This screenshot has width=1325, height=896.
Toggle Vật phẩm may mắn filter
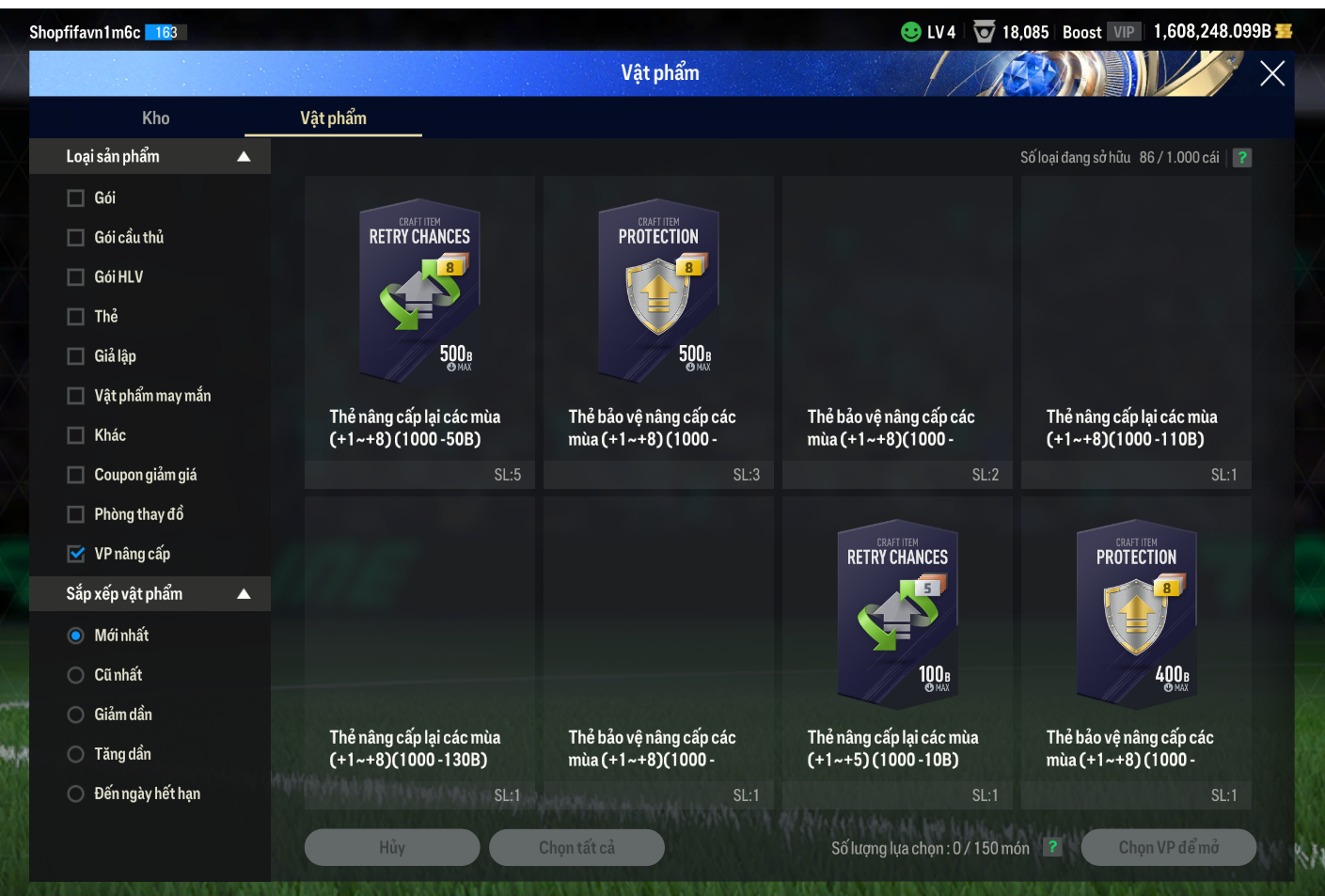76,396
